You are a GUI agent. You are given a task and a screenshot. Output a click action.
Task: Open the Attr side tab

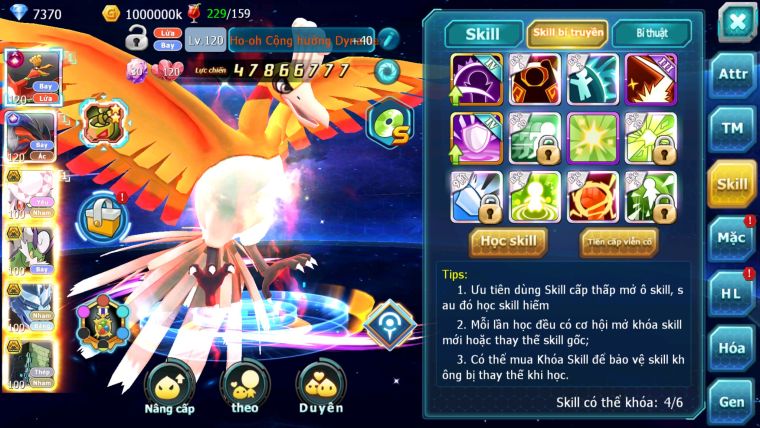point(732,74)
